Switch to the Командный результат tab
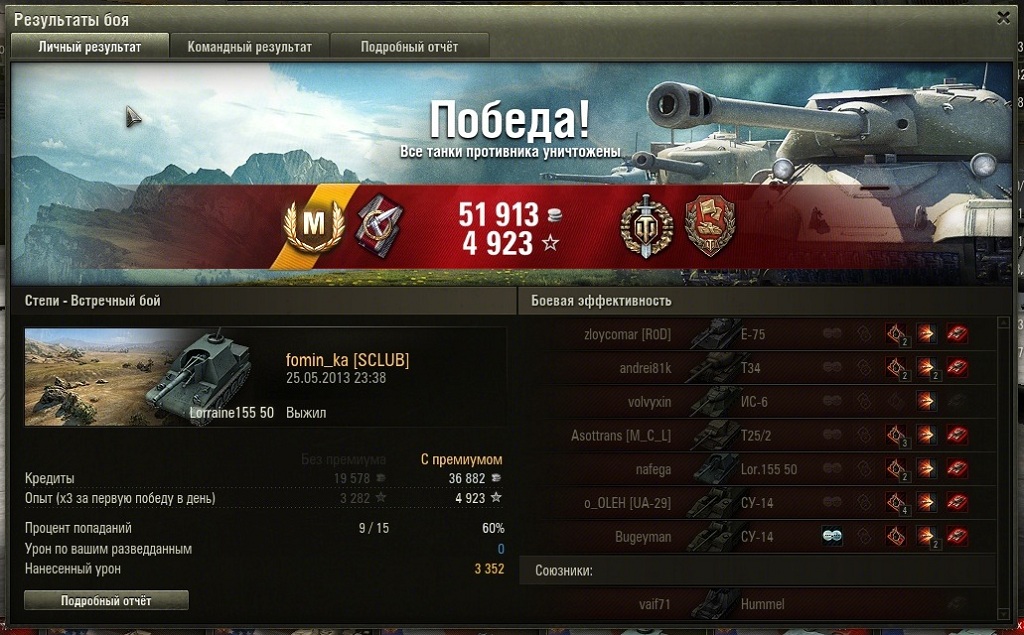 [249, 47]
